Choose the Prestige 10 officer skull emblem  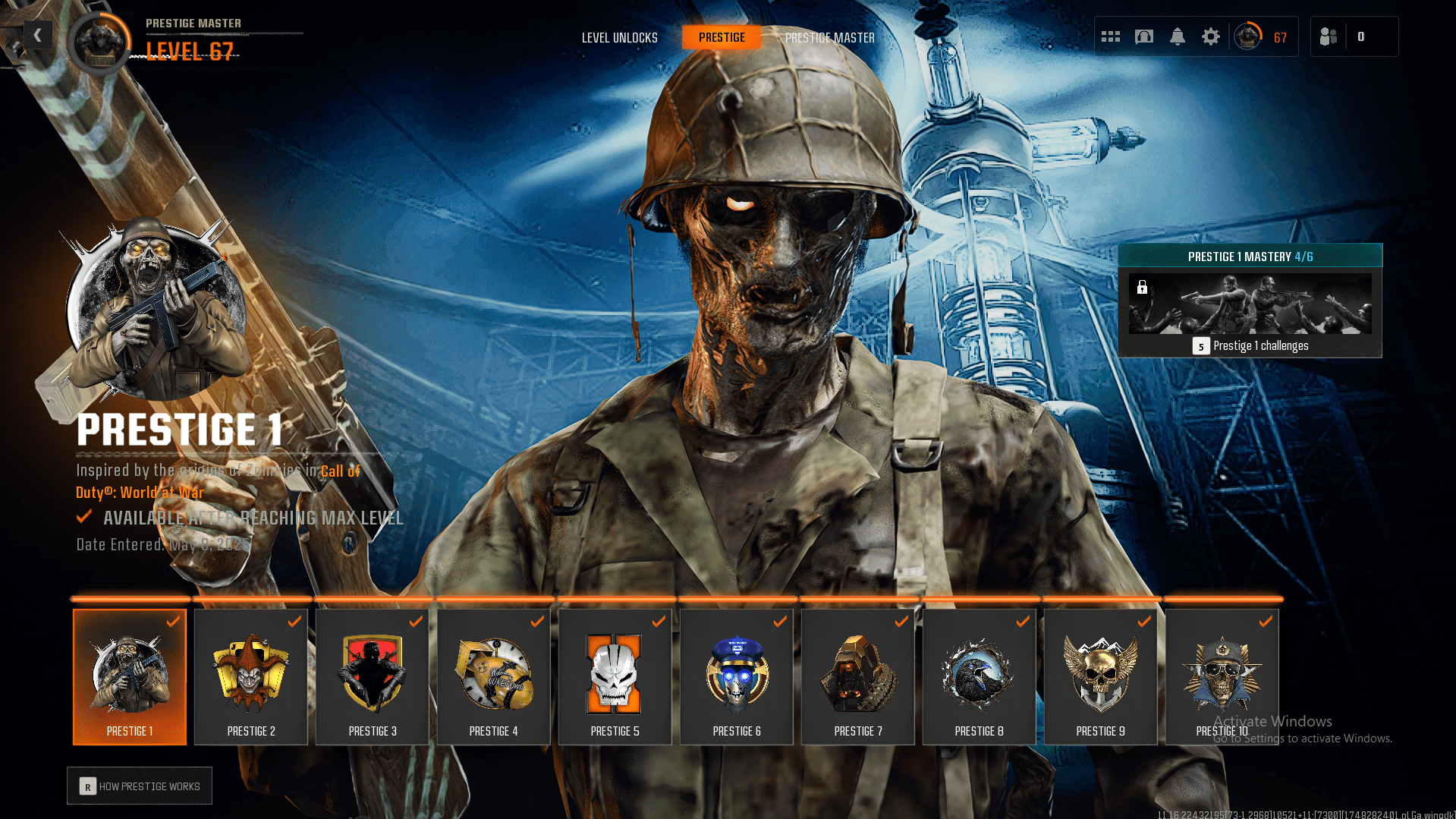coord(1222,672)
